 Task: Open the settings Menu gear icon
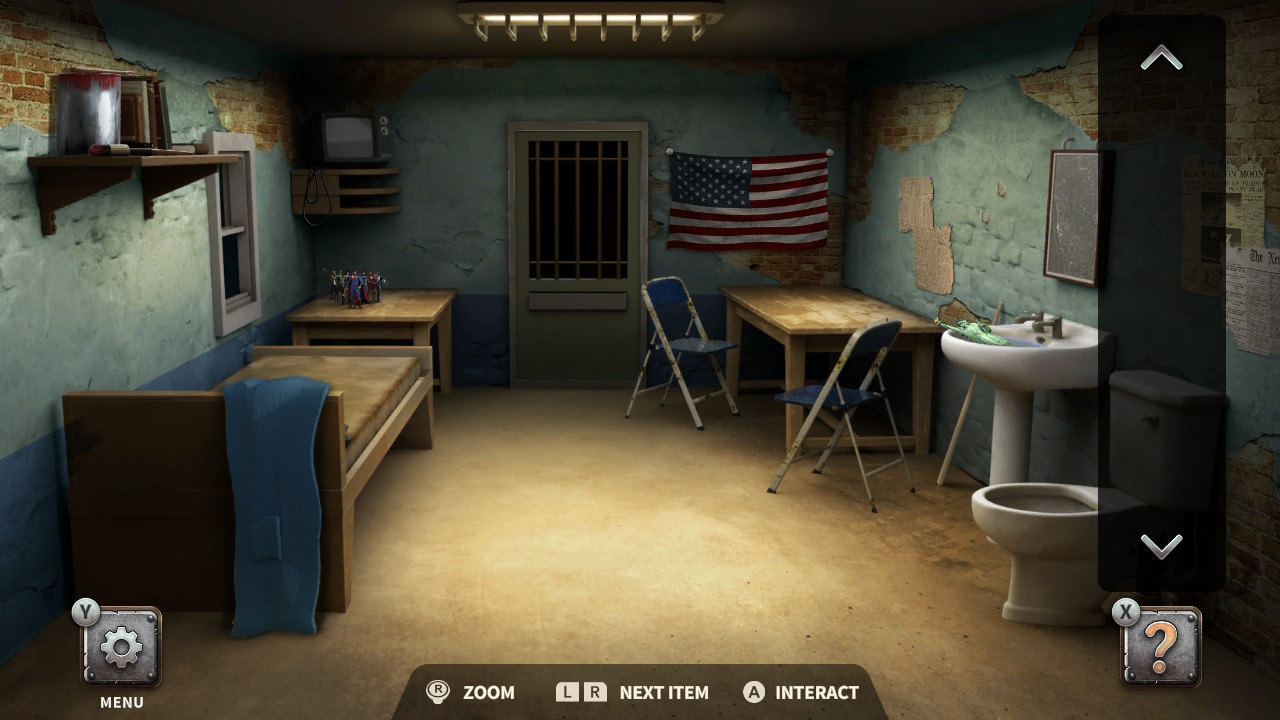120,645
